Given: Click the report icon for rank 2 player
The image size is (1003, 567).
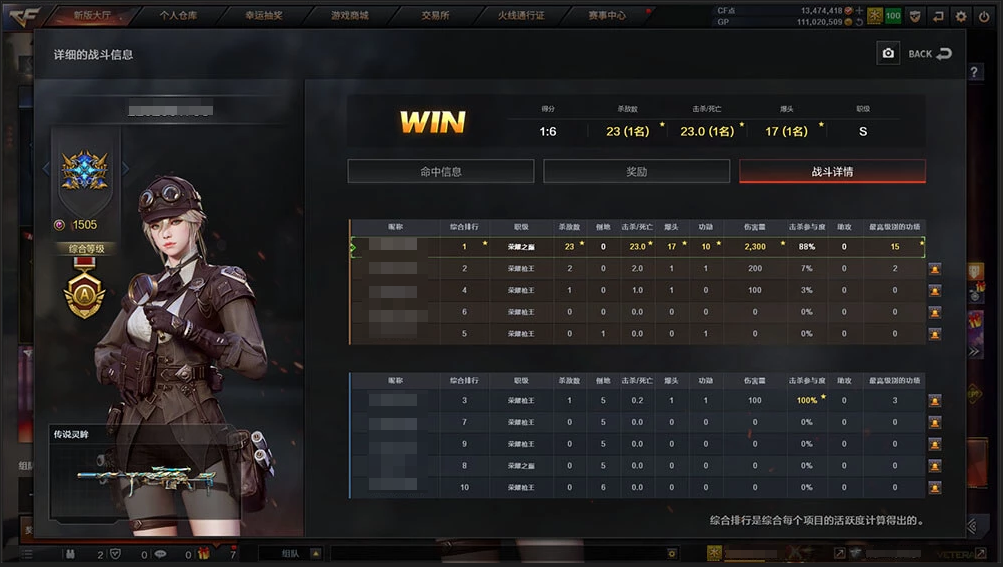Looking at the screenshot, I should (x=935, y=269).
